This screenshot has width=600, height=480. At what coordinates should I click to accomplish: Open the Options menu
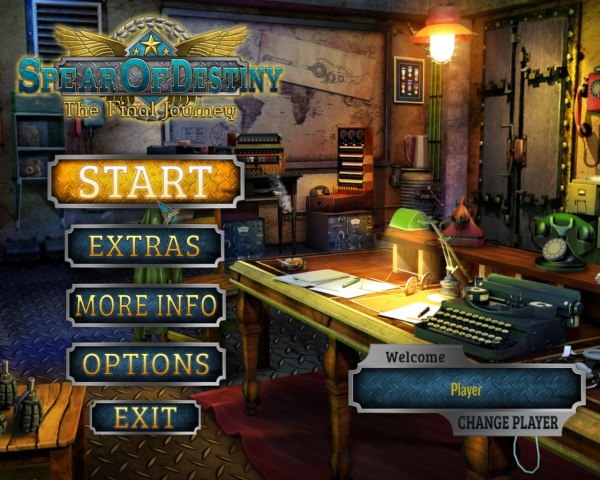tap(145, 363)
